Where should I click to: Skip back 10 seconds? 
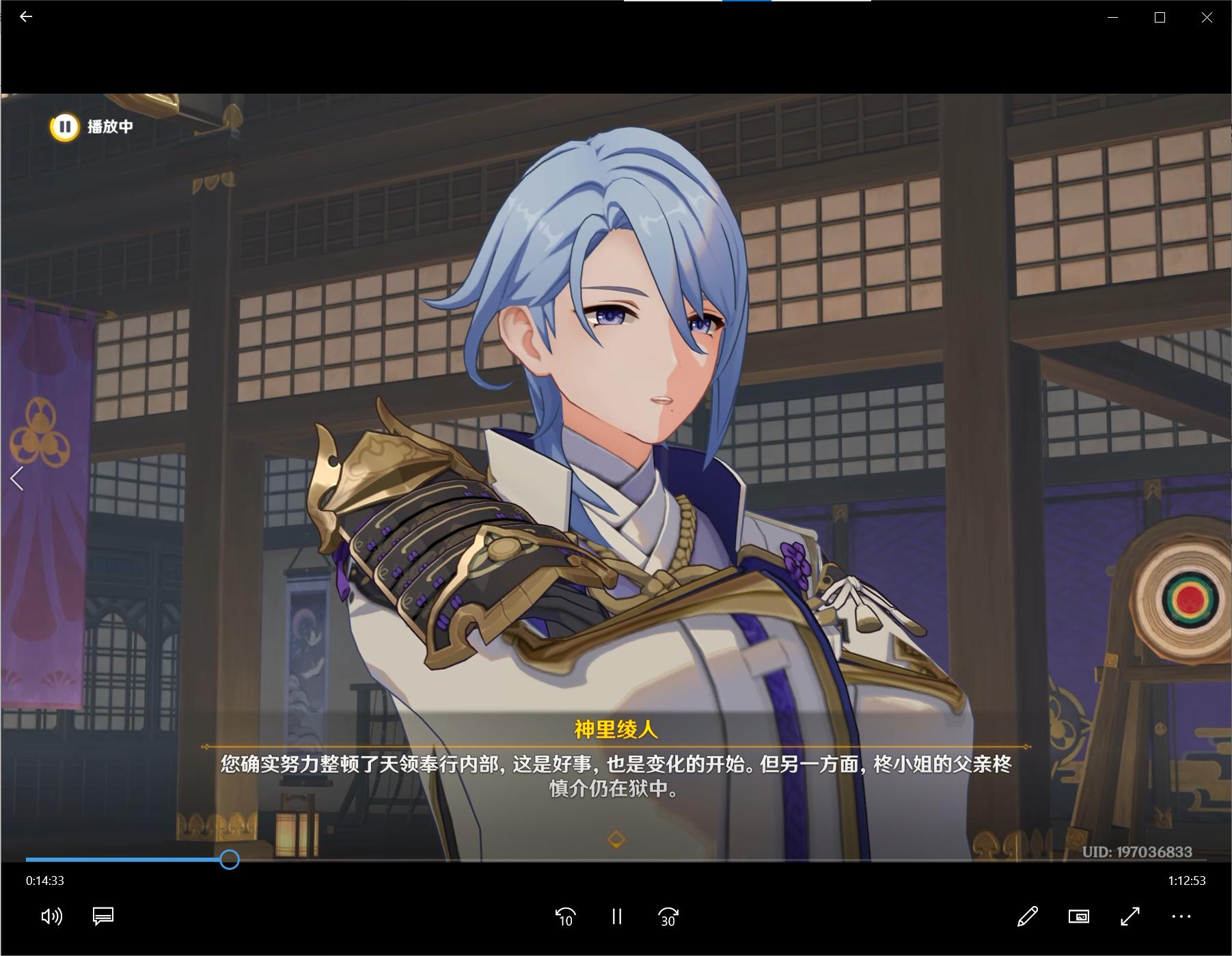coord(566,916)
